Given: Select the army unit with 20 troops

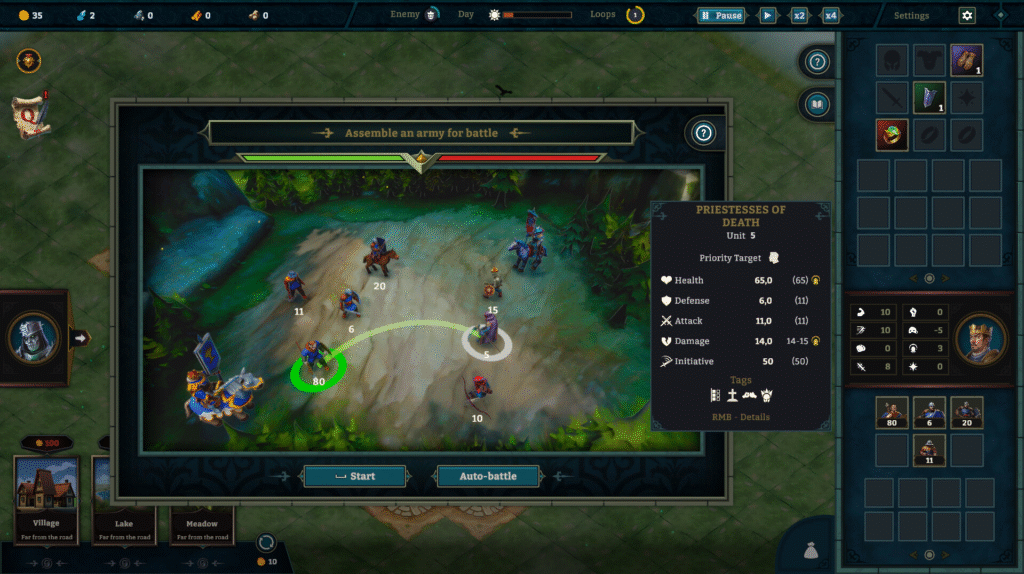Looking at the screenshot, I should tap(966, 412).
